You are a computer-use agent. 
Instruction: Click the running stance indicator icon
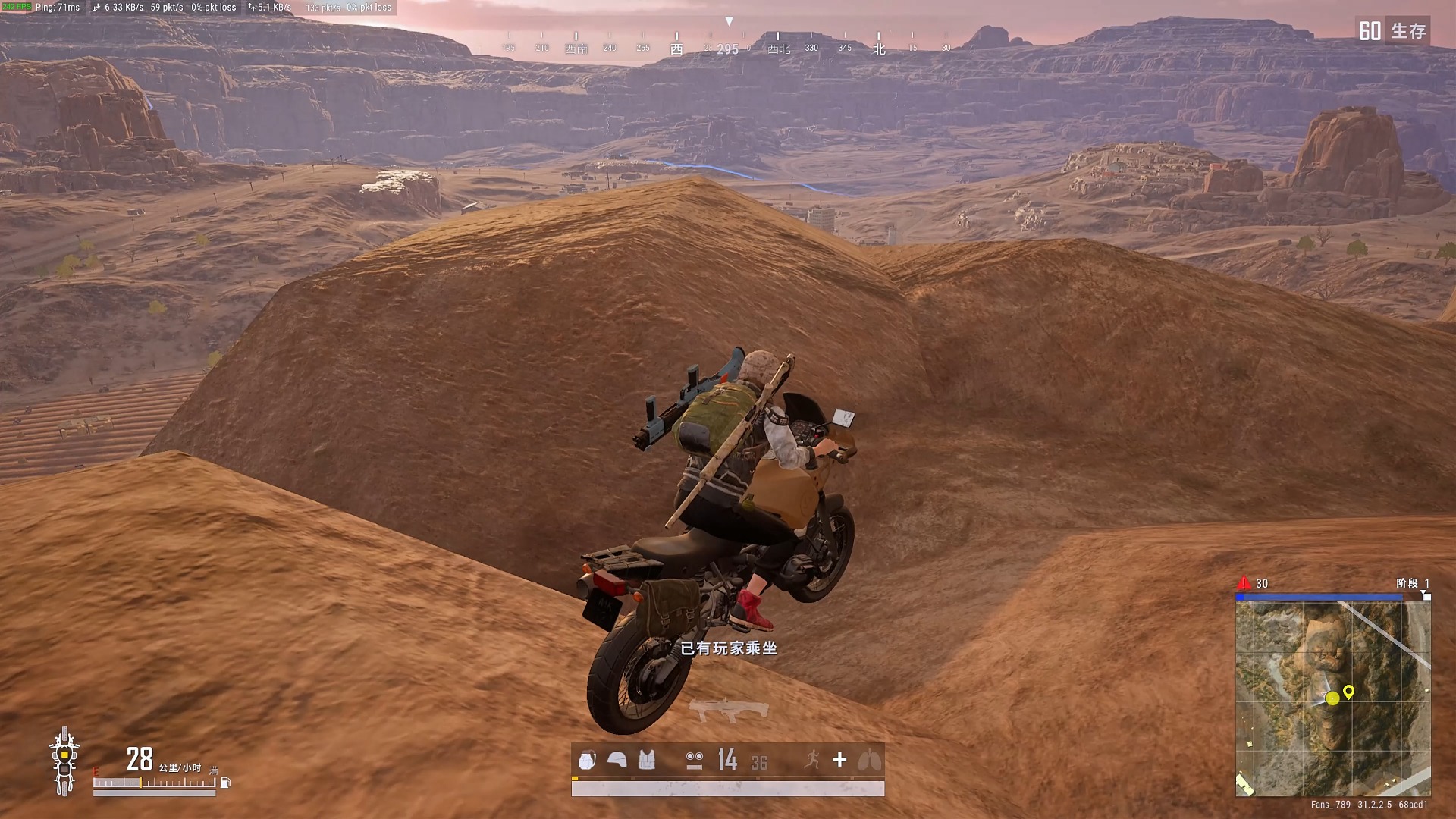tap(812, 760)
